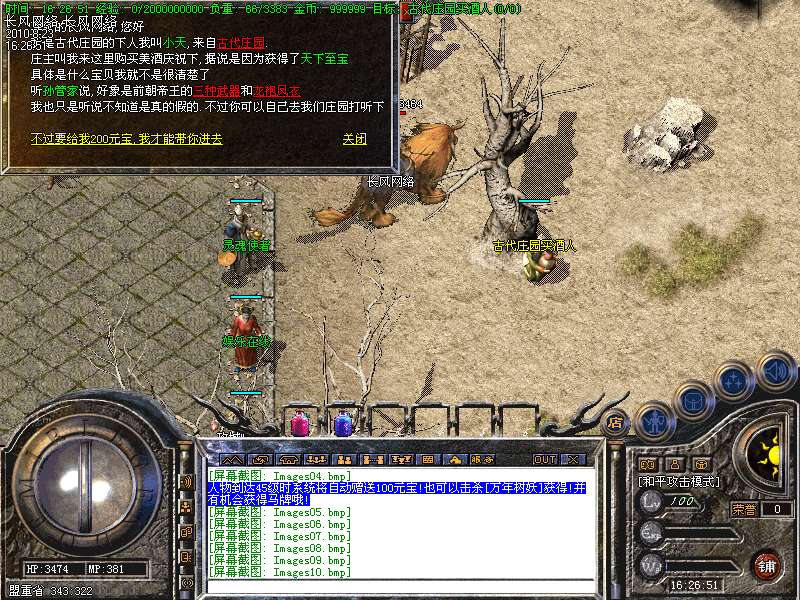Screen dimensions: 800x600
Task: Select 屏幕截图 Images10.bmp chat line
Action: (x=280, y=572)
